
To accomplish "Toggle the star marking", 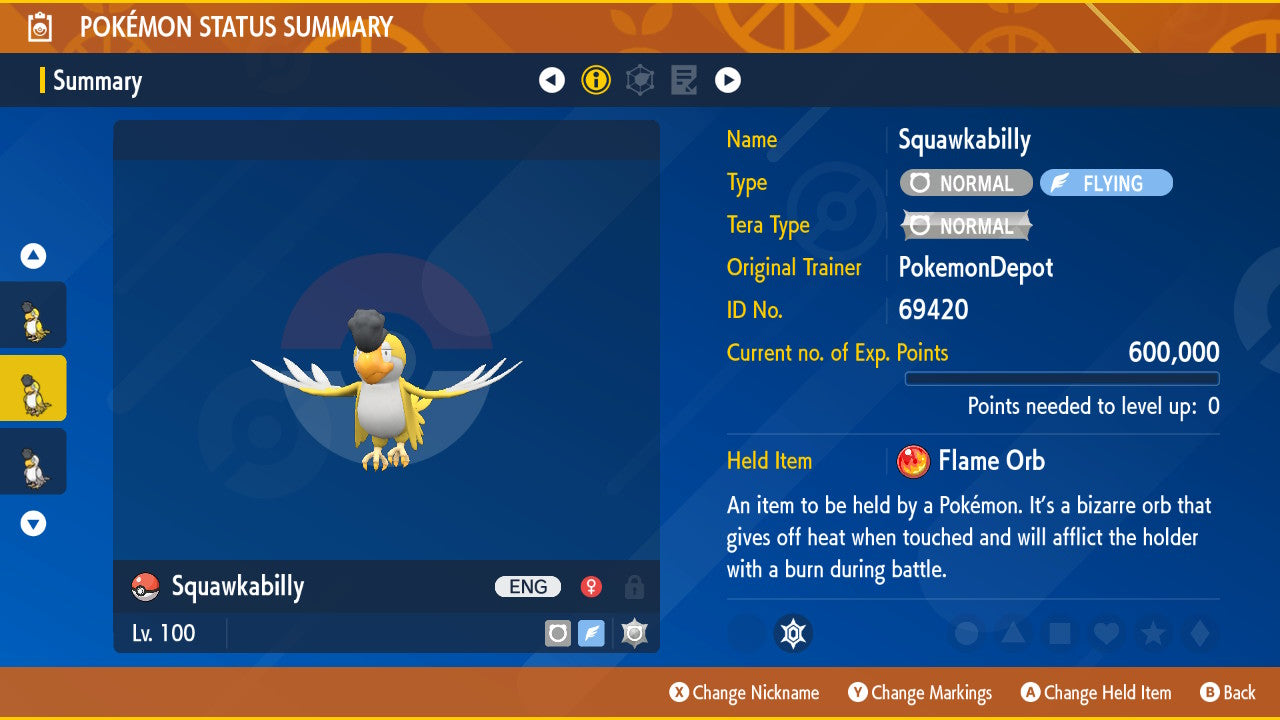I will tap(1153, 633).
